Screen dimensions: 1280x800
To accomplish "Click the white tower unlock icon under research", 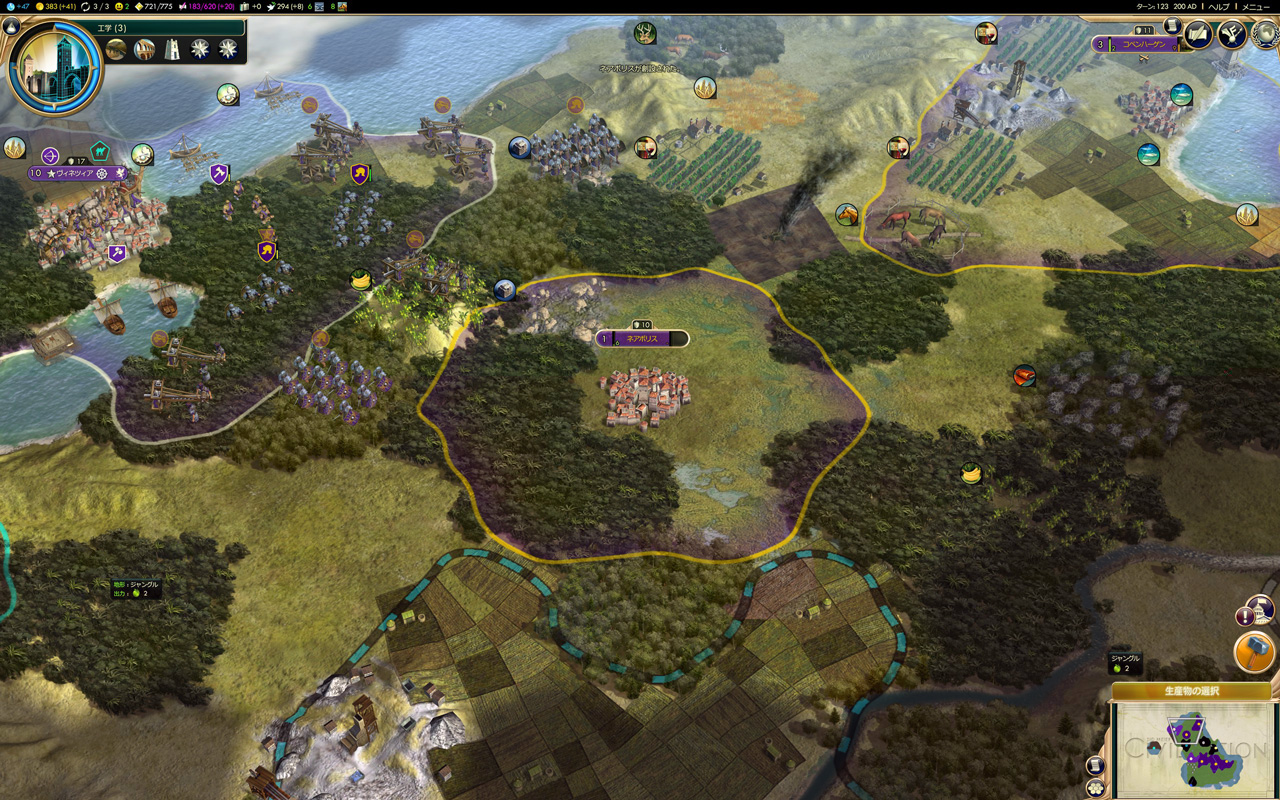I will (172, 49).
